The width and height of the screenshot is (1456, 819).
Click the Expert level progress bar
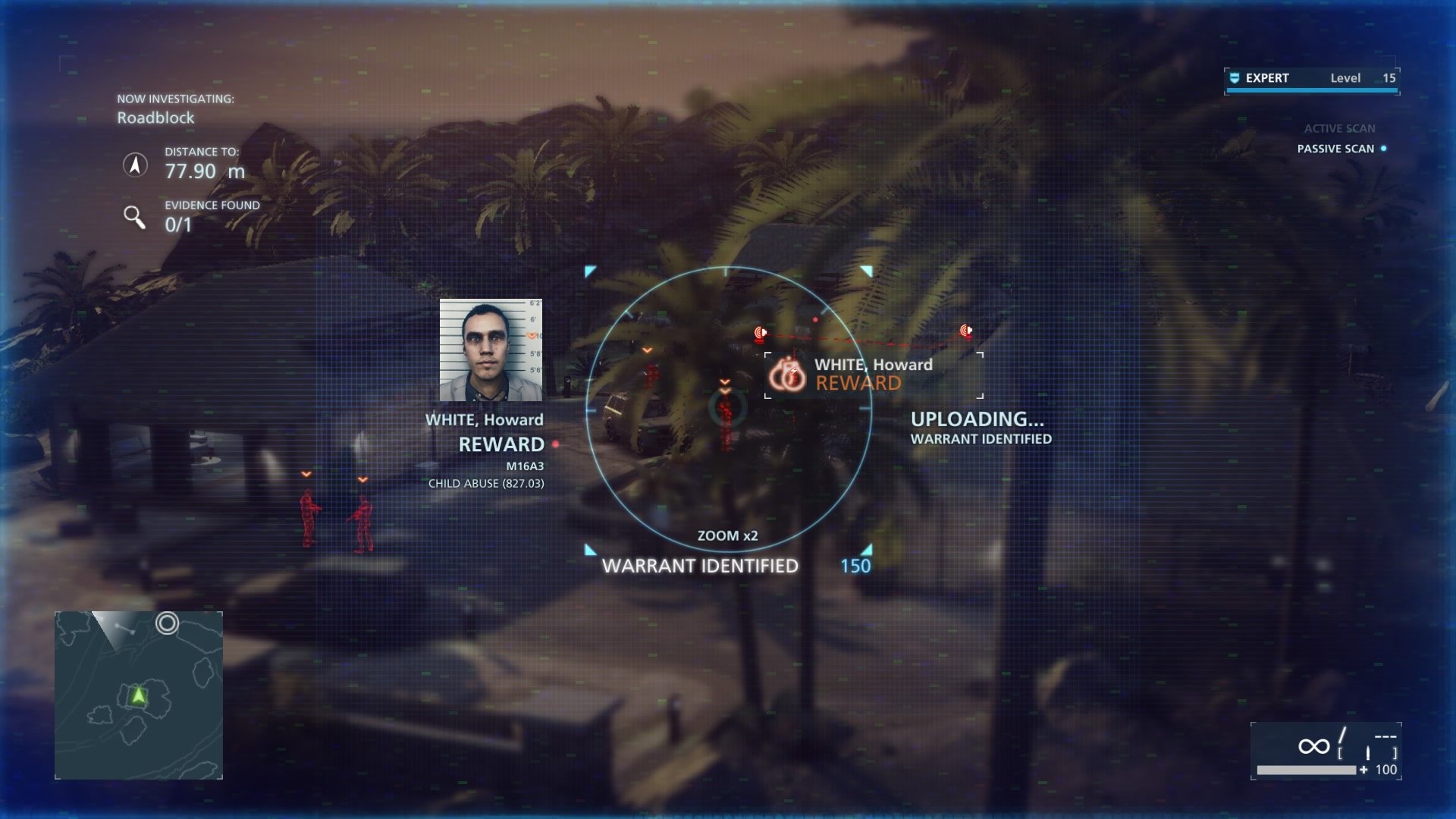(1310, 91)
